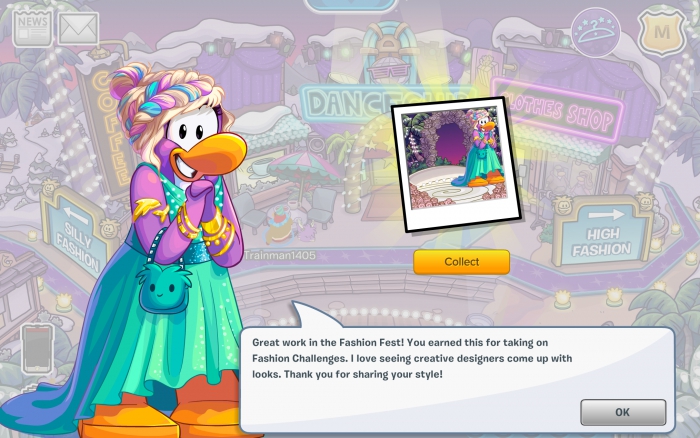This screenshot has width=700, height=438.
Task: Open the mail envelope icon
Action: (x=78, y=28)
